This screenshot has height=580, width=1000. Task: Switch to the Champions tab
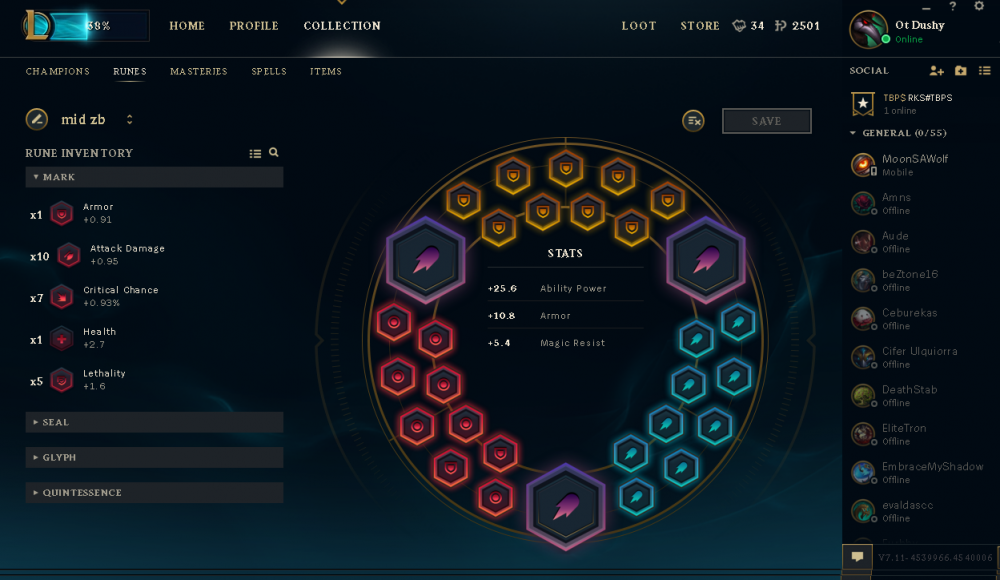tap(57, 72)
